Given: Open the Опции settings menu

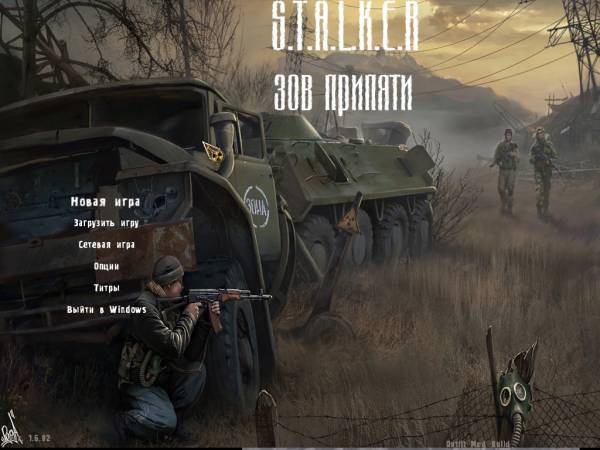Looking at the screenshot, I should click(x=106, y=266).
